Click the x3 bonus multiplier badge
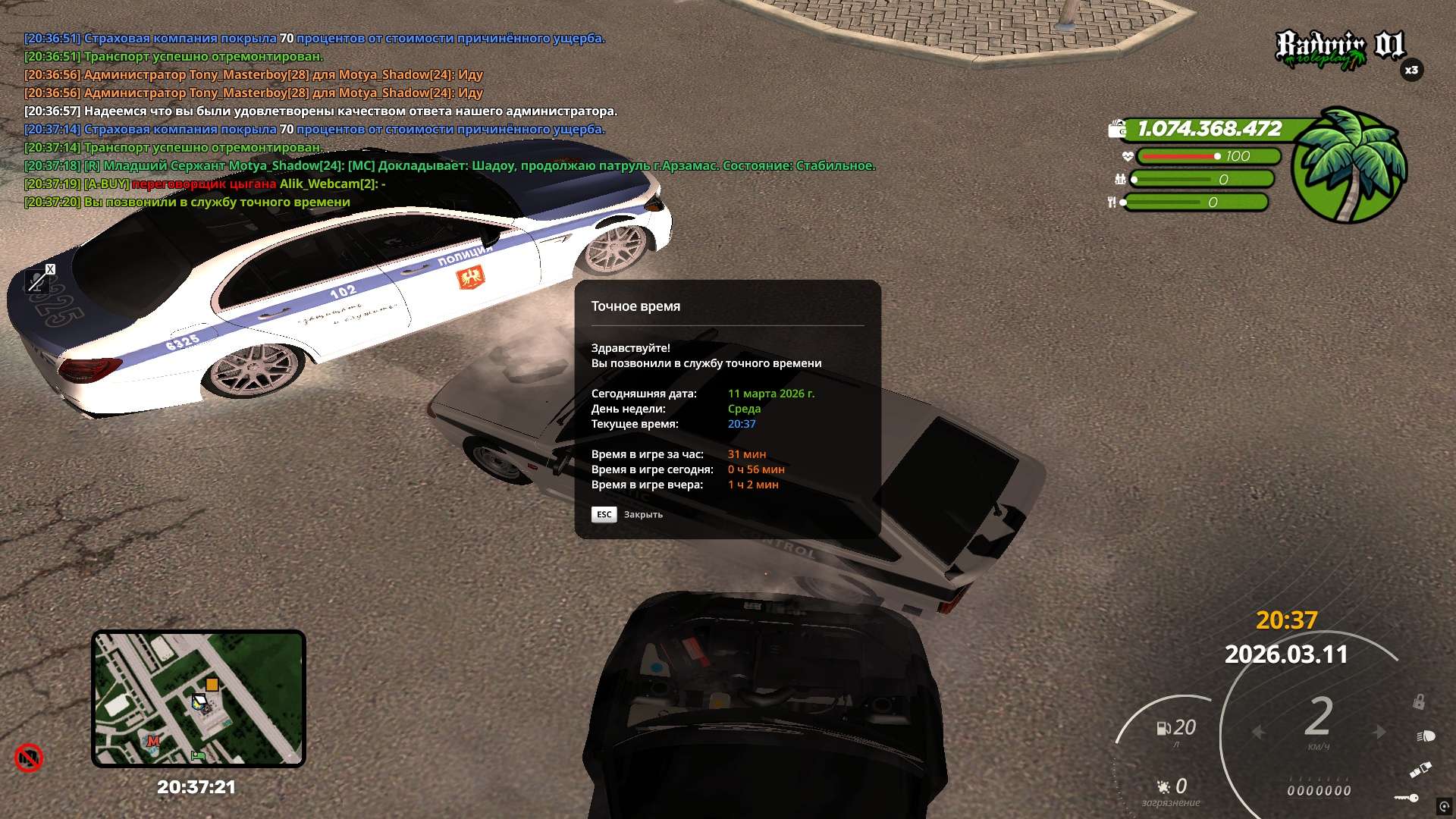 (1411, 70)
